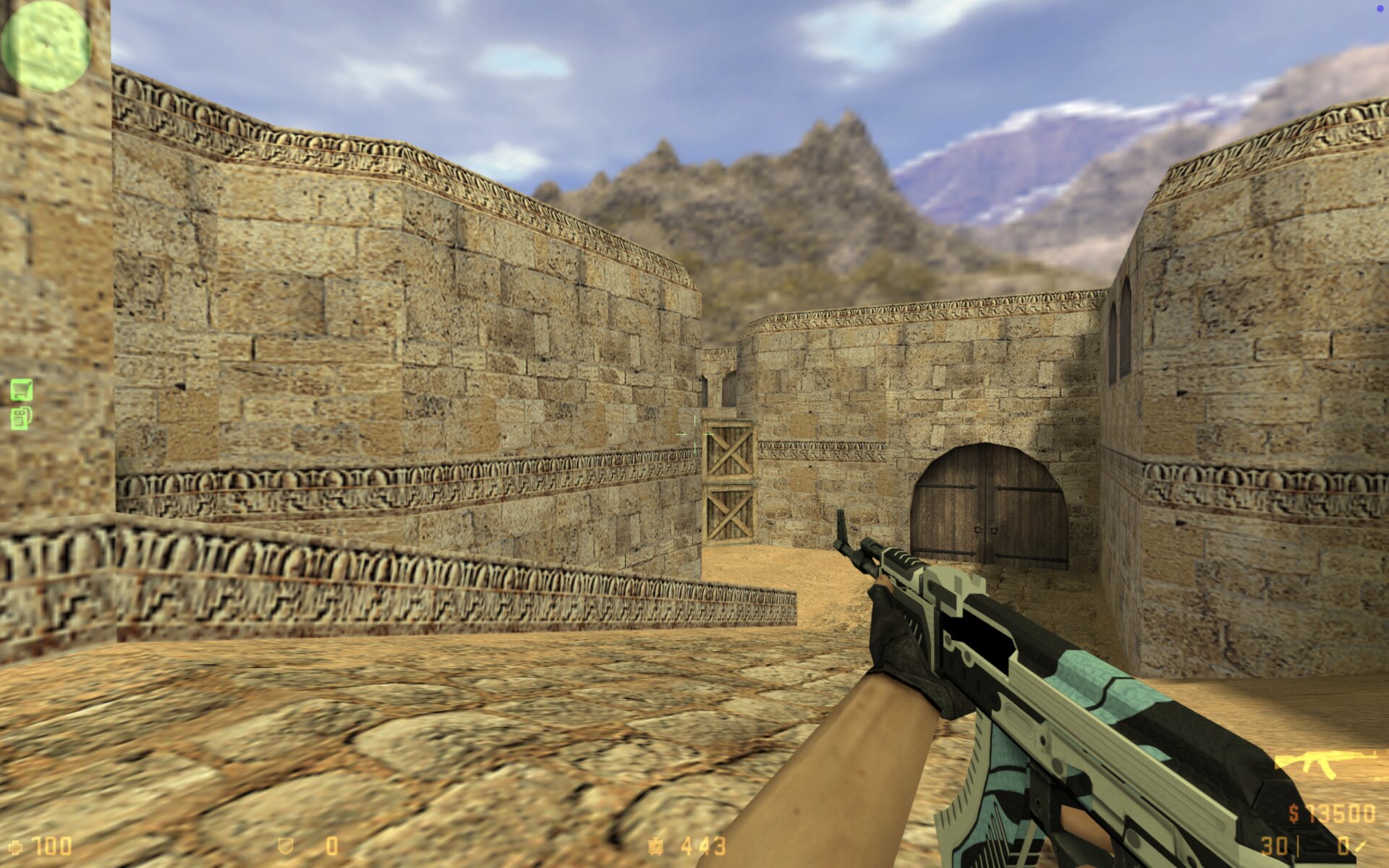Open the buy zone shopping cart icon

click(x=22, y=390)
